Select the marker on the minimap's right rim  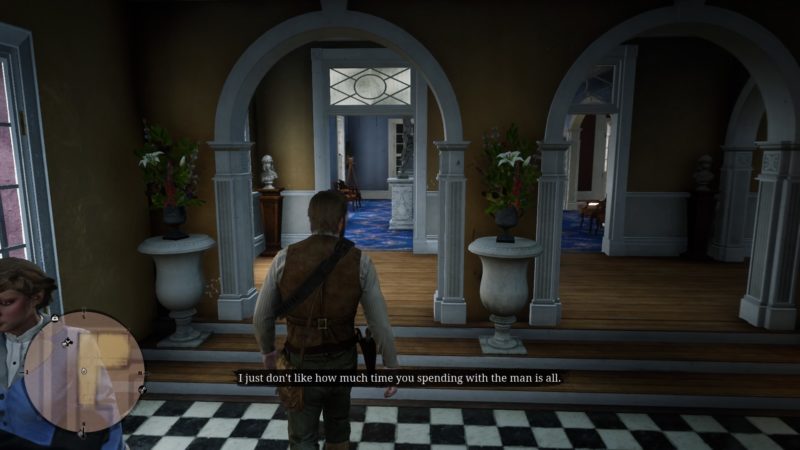[143, 388]
